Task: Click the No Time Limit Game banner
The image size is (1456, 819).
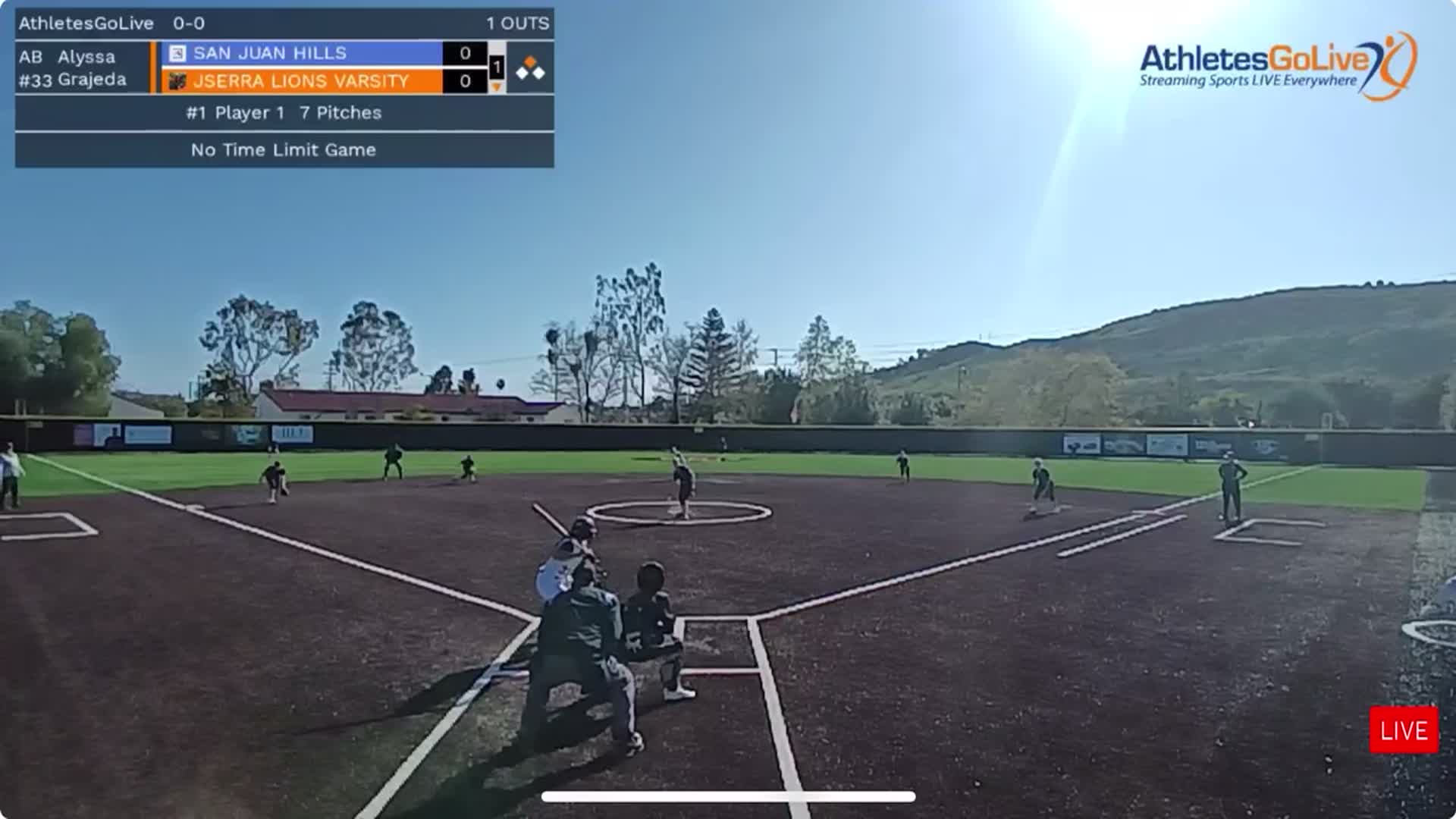Action: pos(283,149)
